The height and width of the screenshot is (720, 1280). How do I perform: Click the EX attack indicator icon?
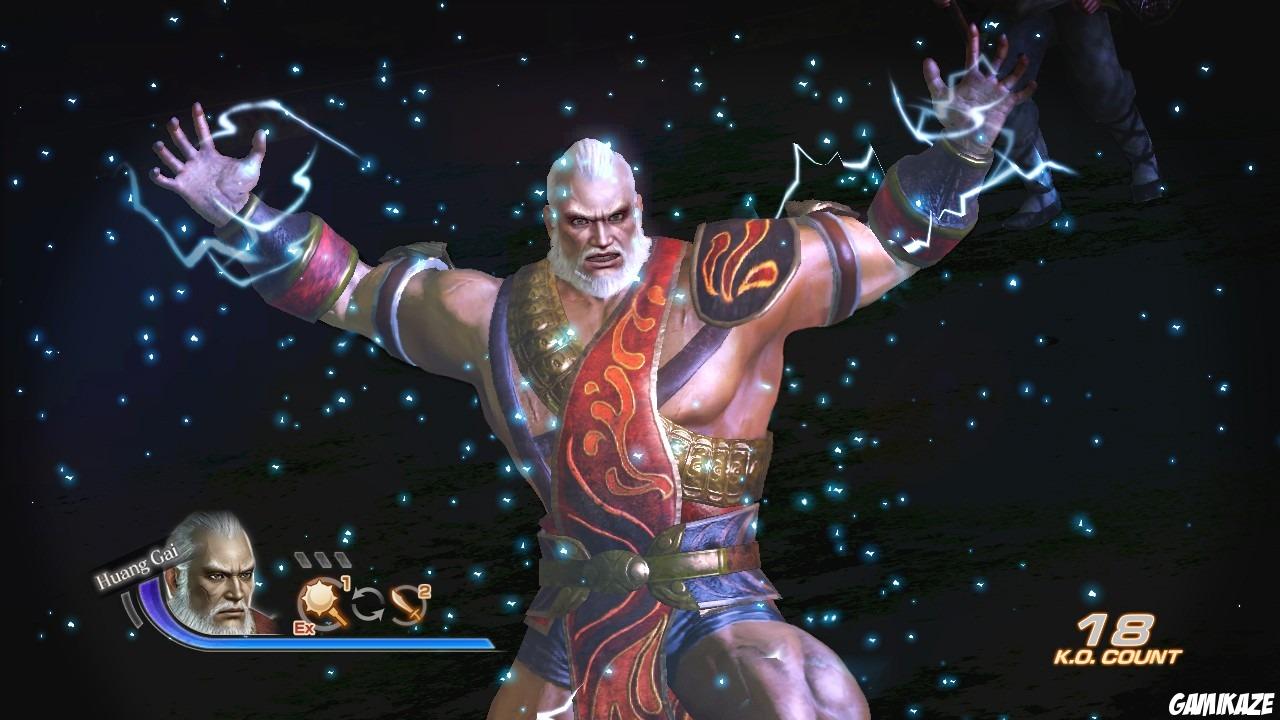coord(304,627)
